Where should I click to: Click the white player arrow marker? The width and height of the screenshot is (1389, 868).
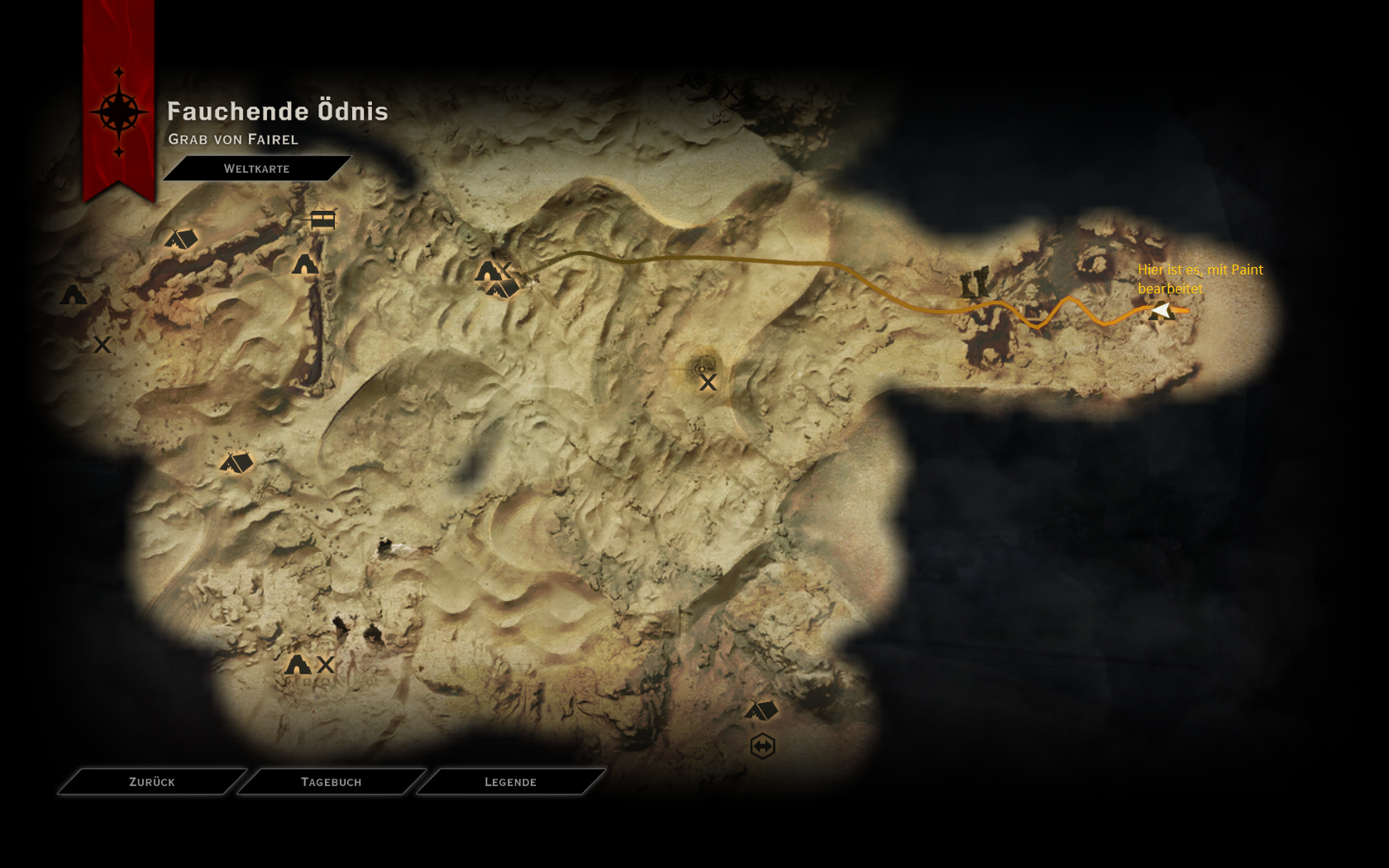[1161, 310]
